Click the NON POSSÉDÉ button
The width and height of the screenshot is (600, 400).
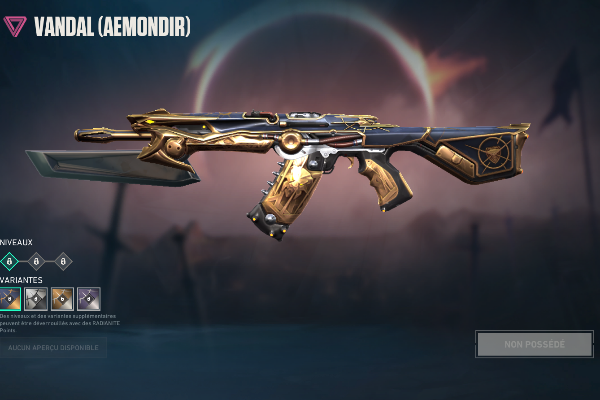535,344
